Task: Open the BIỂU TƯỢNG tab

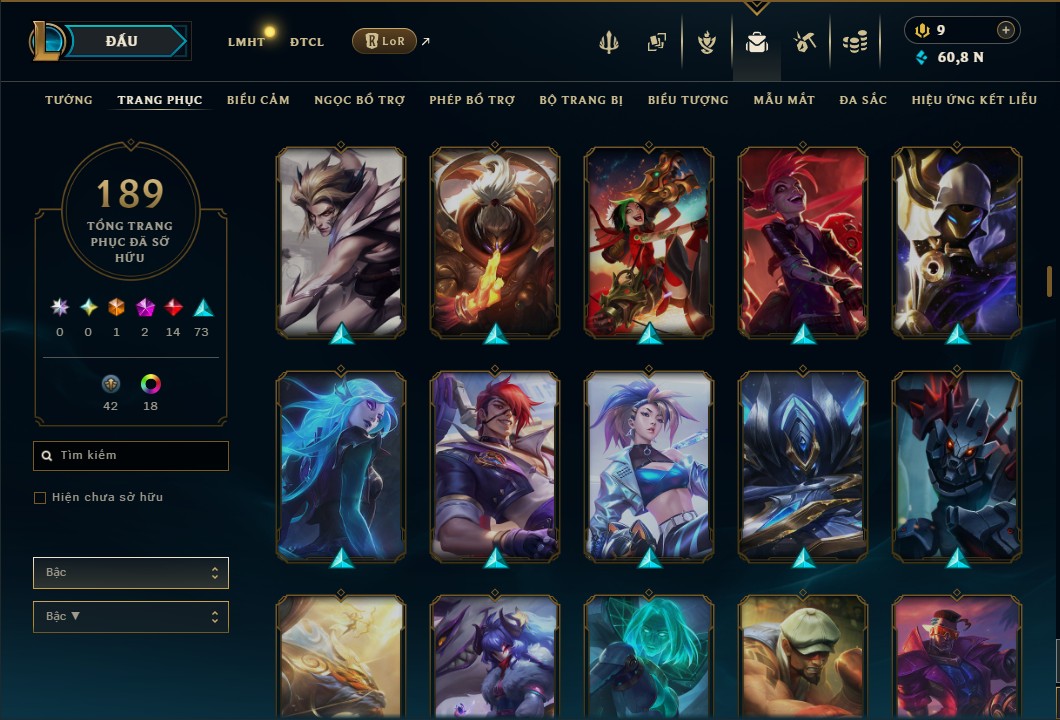Action: tap(688, 100)
